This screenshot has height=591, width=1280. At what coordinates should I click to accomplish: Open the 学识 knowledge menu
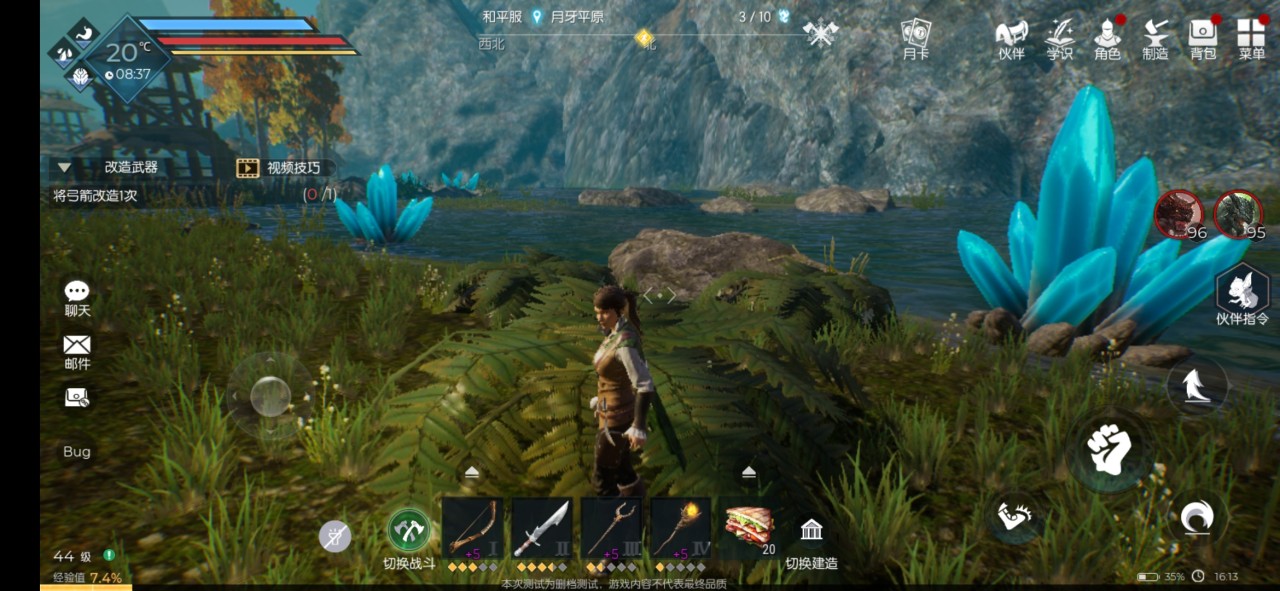tap(1060, 38)
